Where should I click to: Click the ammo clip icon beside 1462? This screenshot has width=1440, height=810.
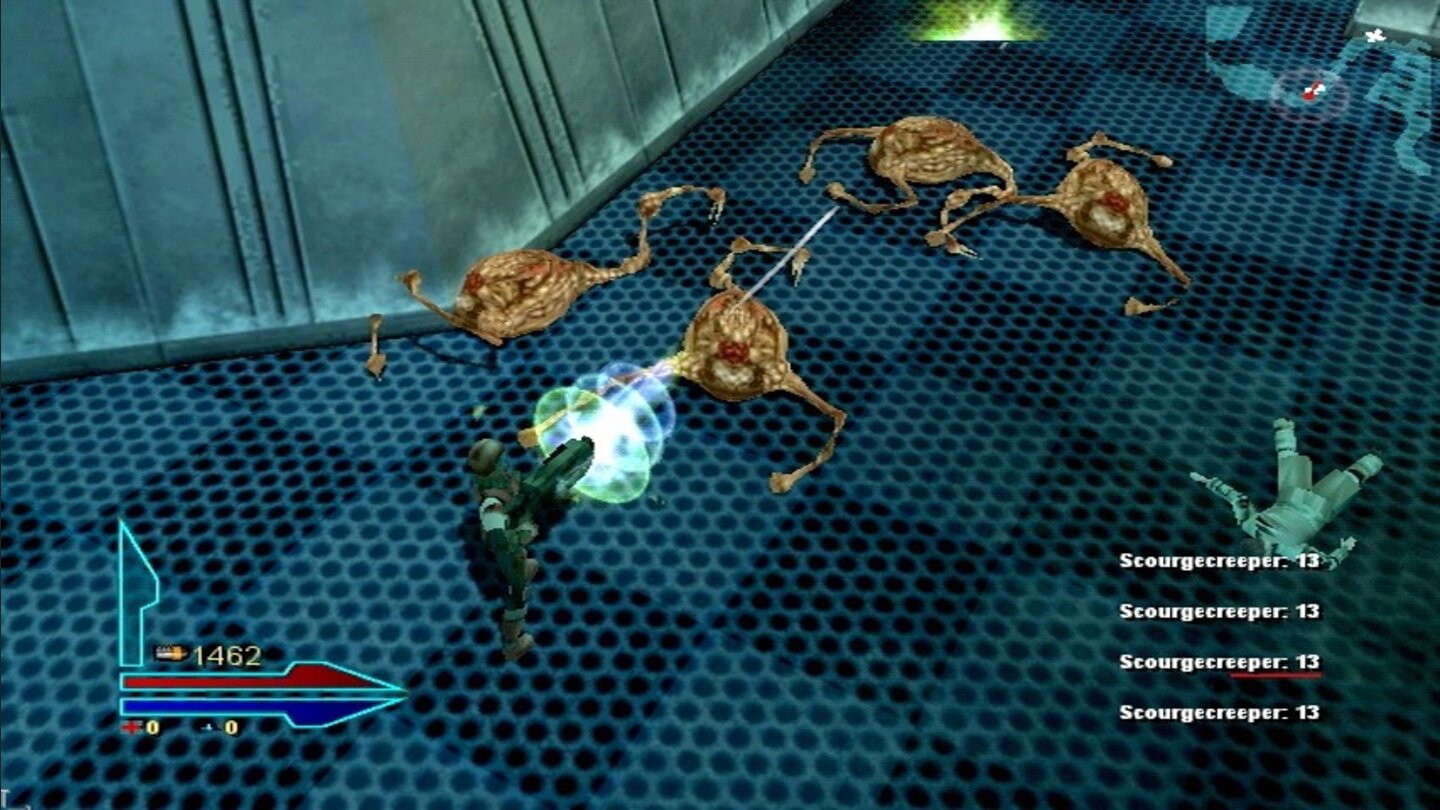[170, 654]
